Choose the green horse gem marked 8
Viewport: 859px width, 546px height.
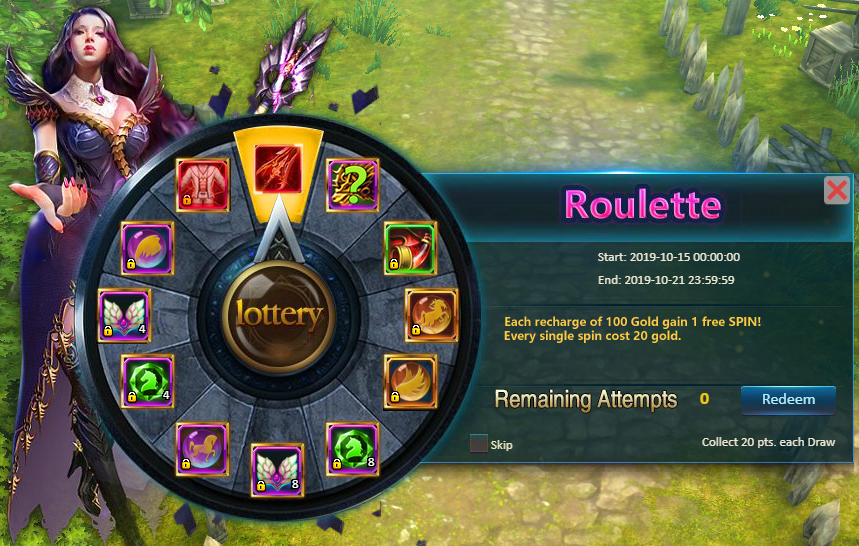353,447
